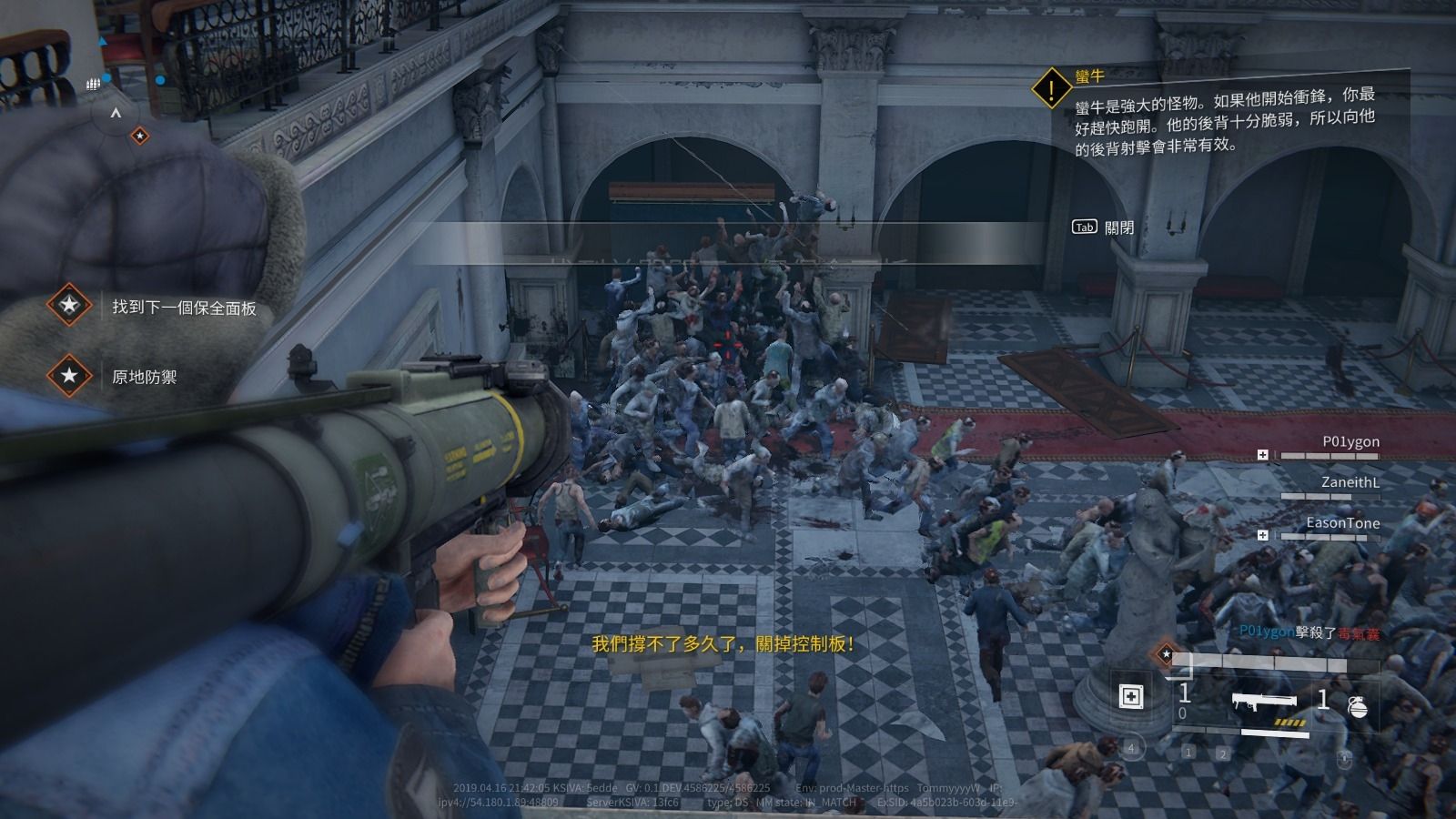Select teammate EasonTone in the squad list
This screenshot has width=1456, height=819.
[1342, 523]
